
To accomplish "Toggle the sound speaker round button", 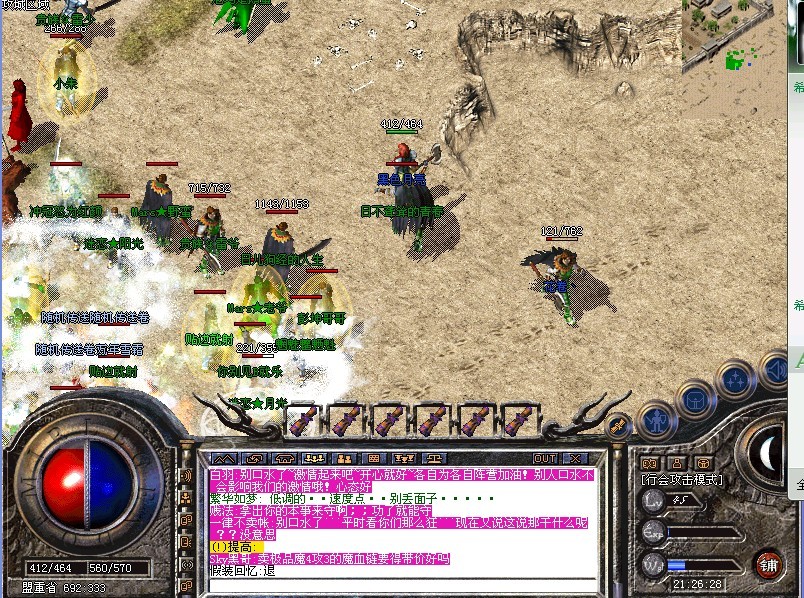I will tap(775, 368).
